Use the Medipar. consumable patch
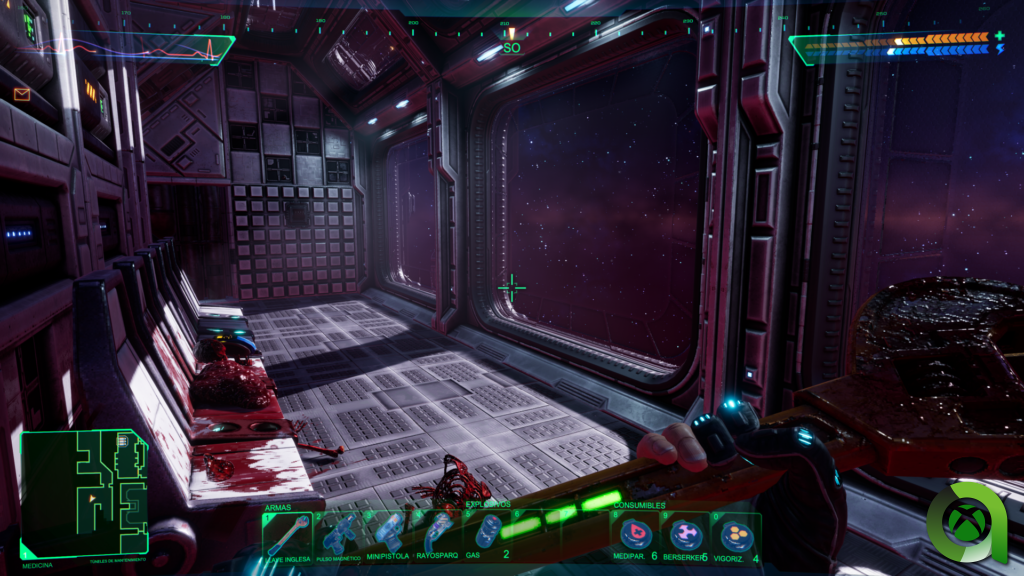 tap(635, 536)
